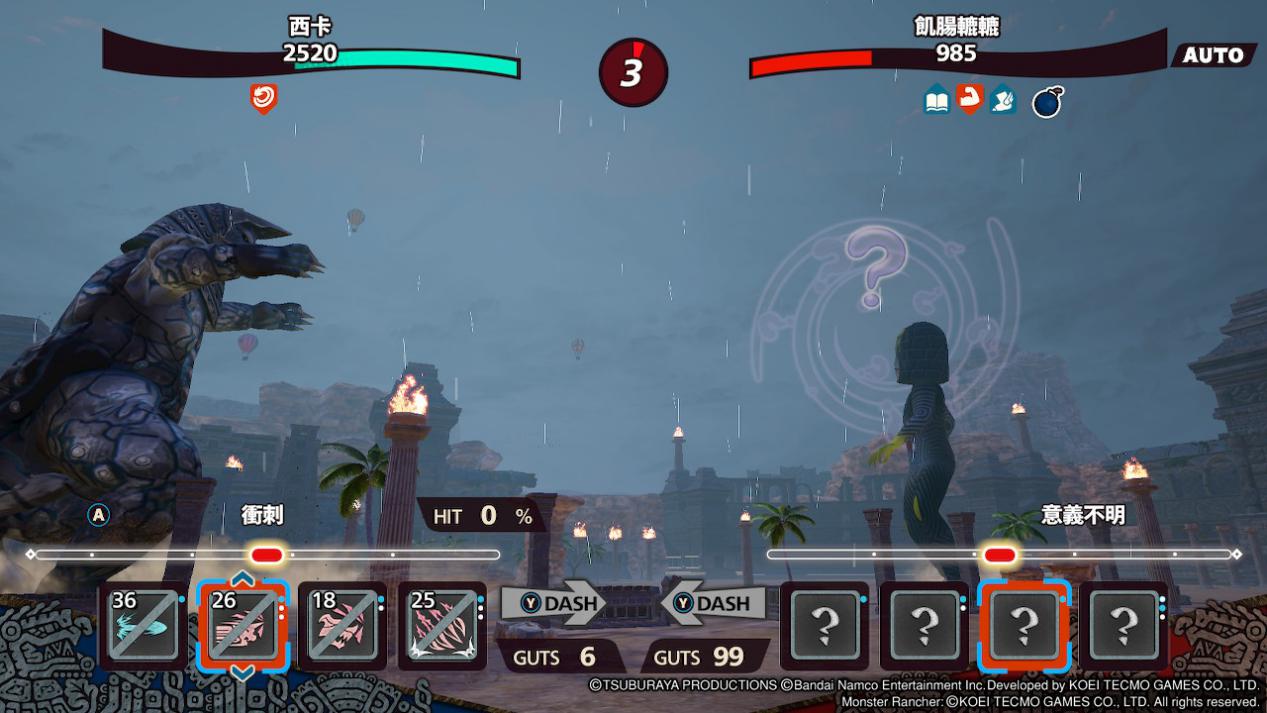This screenshot has height=713, width=1267.
Task: Cycle skill down with the lower chevron
Action: (x=242, y=672)
